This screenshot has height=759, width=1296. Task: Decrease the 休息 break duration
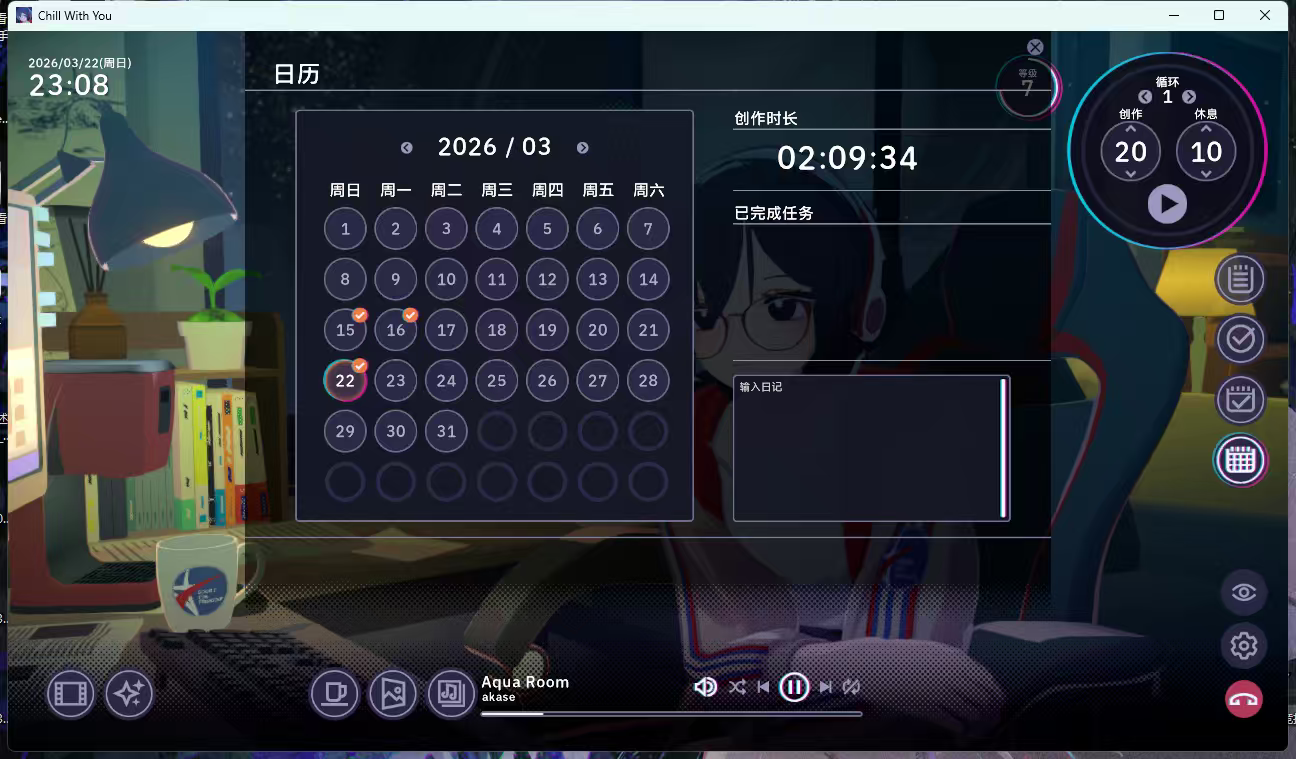pyautogui.click(x=1206, y=174)
